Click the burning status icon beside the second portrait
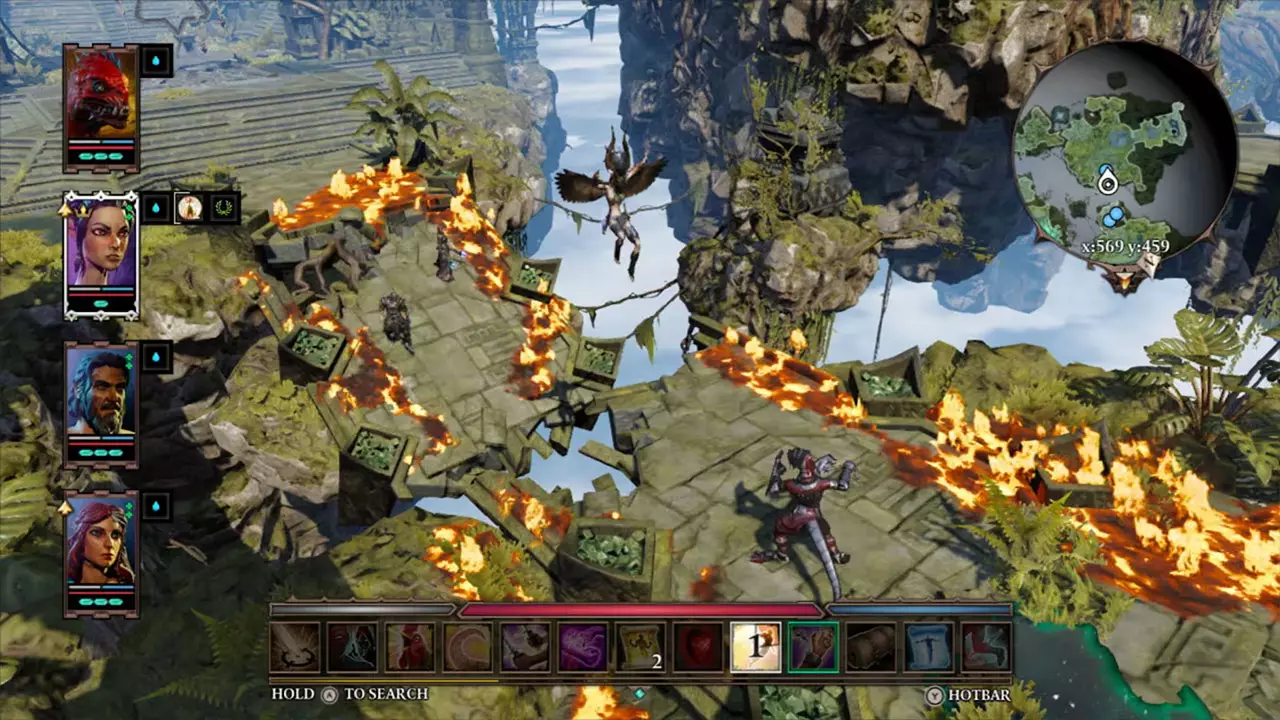The width and height of the screenshot is (1280, 720). click(x=190, y=208)
